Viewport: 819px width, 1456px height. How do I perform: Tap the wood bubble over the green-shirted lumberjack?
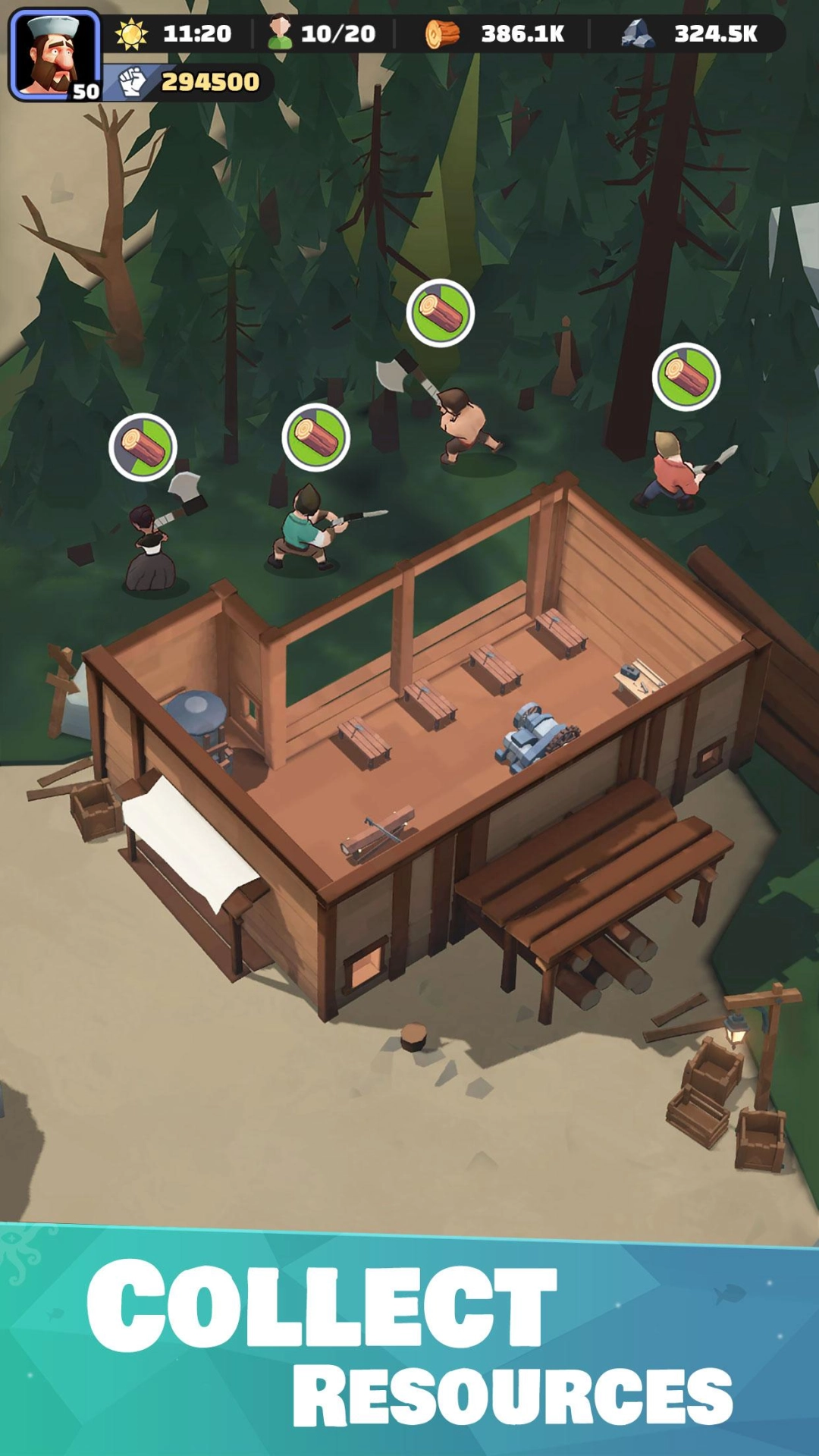(x=315, y=438)
